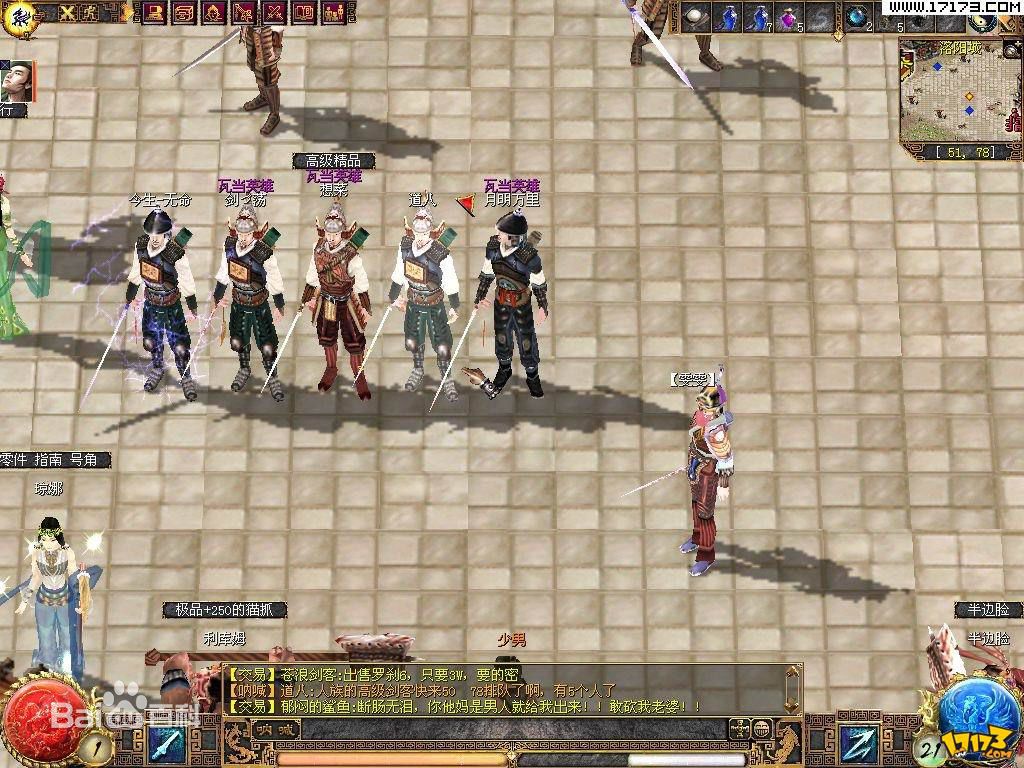The width and height of the screenshot is (1024, 768).
Task: Open the character silhouette panel button
Action: [214, 12]
